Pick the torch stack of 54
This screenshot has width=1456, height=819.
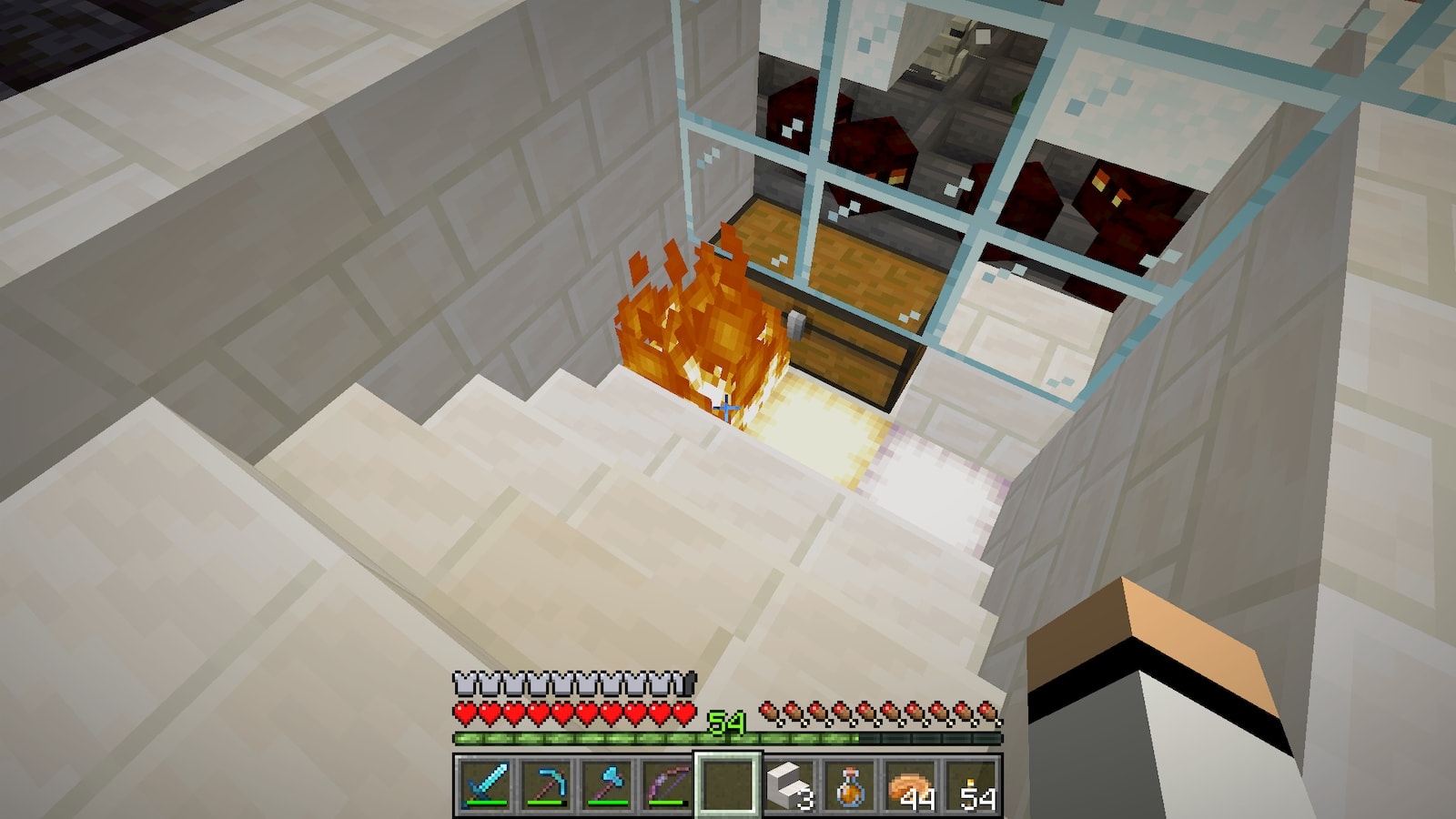(x=973, y=784)
